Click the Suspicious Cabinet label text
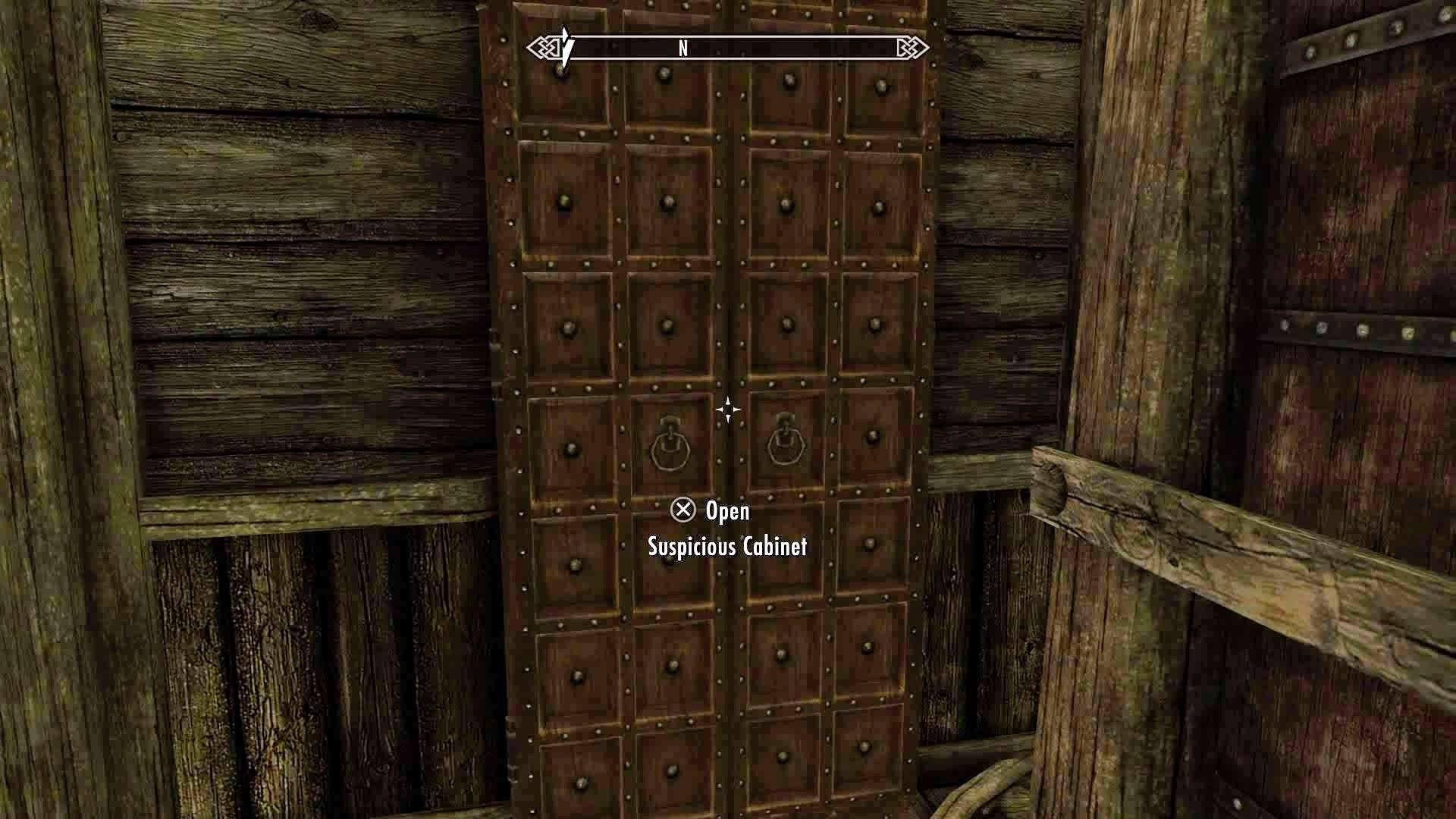Viewport: 1456px width, 819px height. point(727,545)
